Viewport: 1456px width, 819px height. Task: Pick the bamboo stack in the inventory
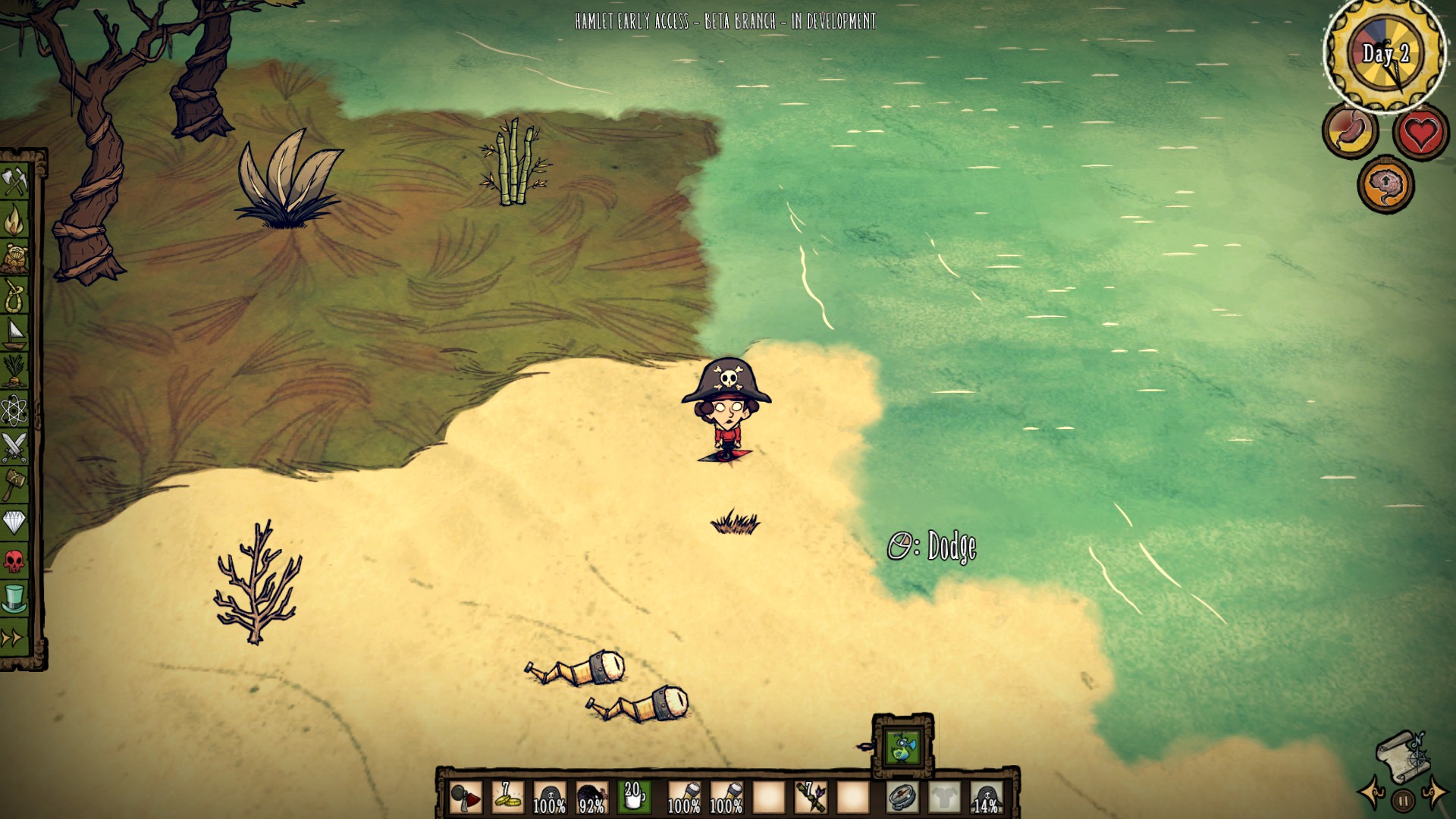tap(811, 797)
